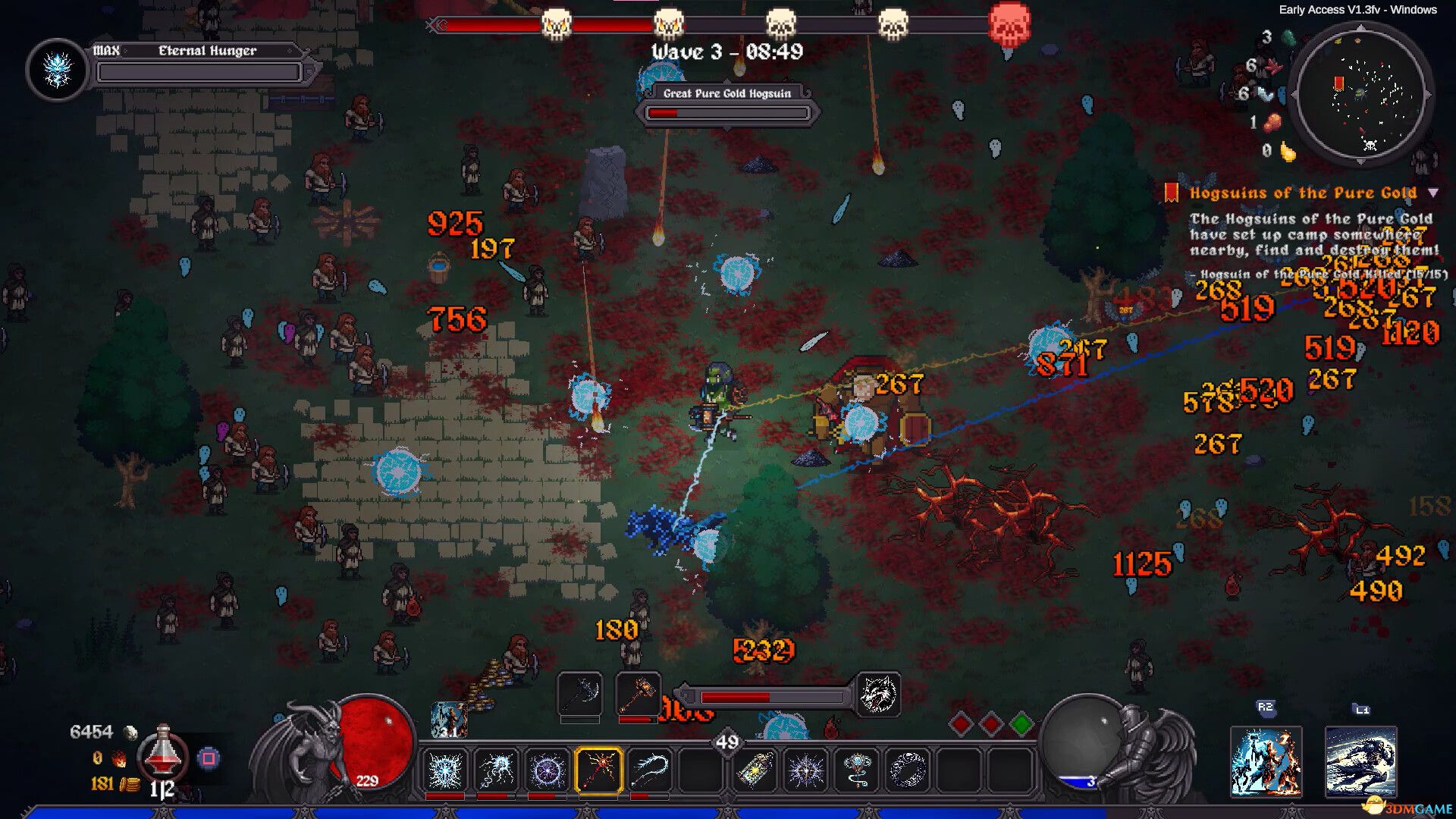Activate the skeleton dash ability
Image resolution: width=1456 pixels, height=819 pixels.
tap(1360, 761)
